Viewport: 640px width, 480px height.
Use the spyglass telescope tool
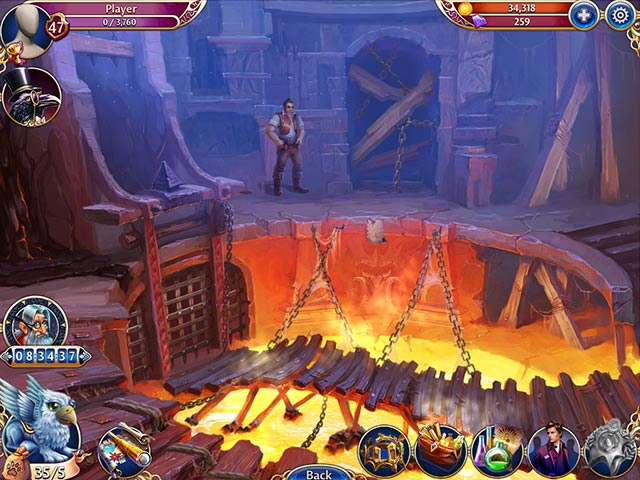[126, 446]
